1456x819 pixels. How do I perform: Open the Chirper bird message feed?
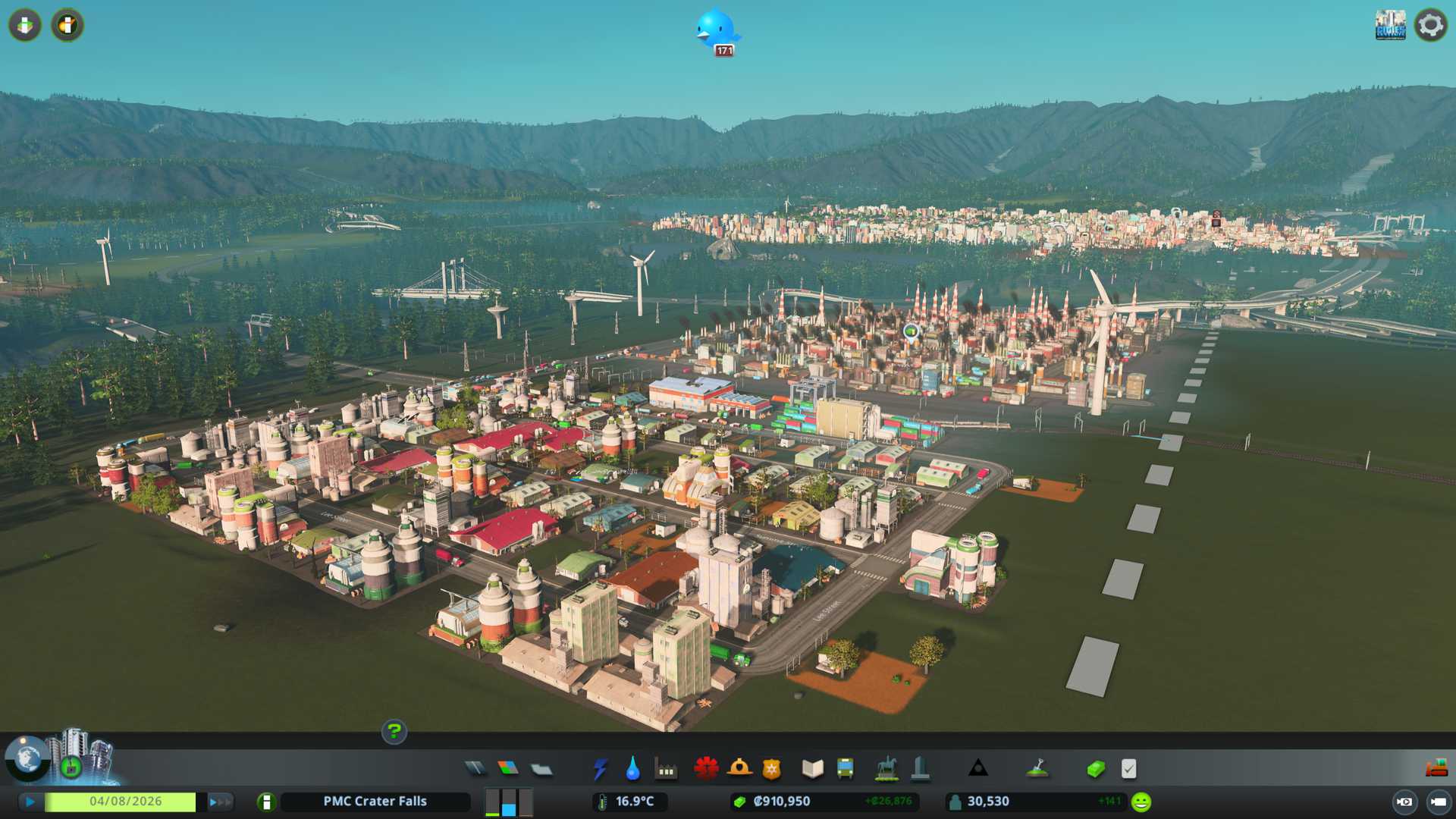coord(716,30)
